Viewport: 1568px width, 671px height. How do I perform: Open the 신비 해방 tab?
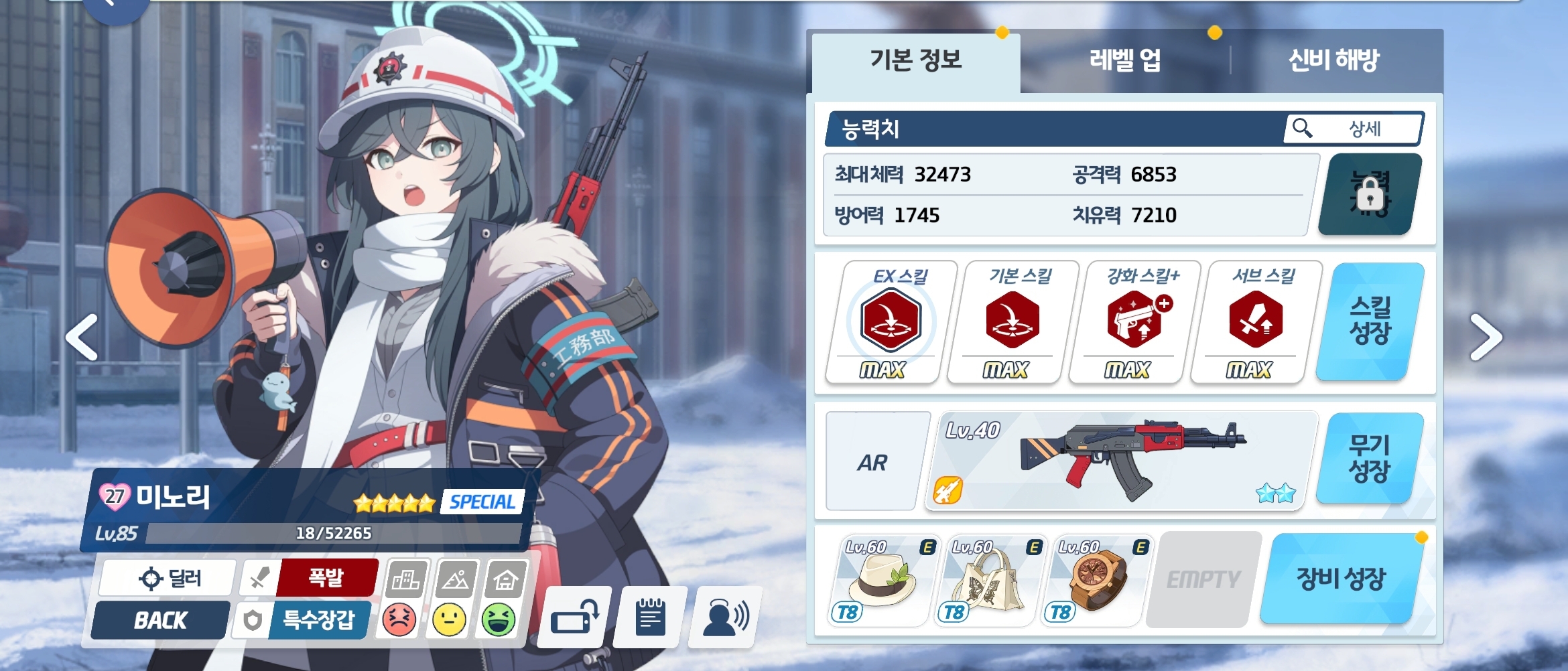(1333, 60)
